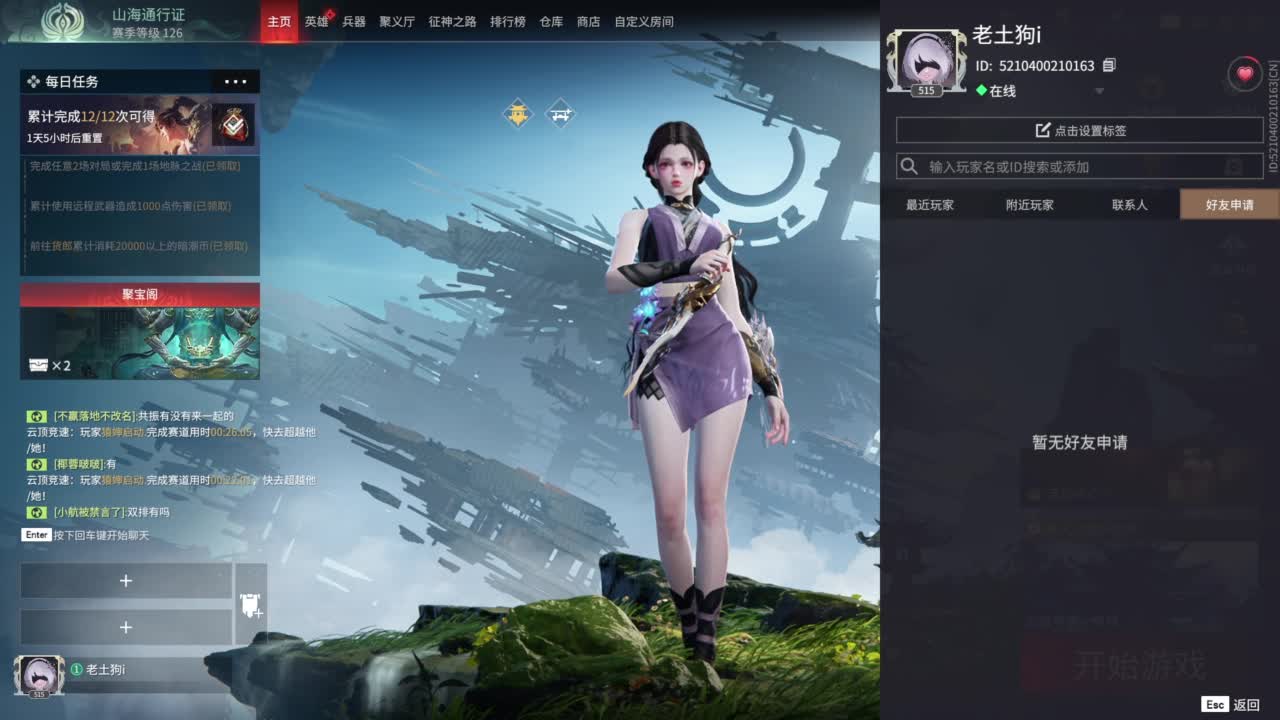Expand the collapsed panel with Esc 返回

tap(1232, 704)
